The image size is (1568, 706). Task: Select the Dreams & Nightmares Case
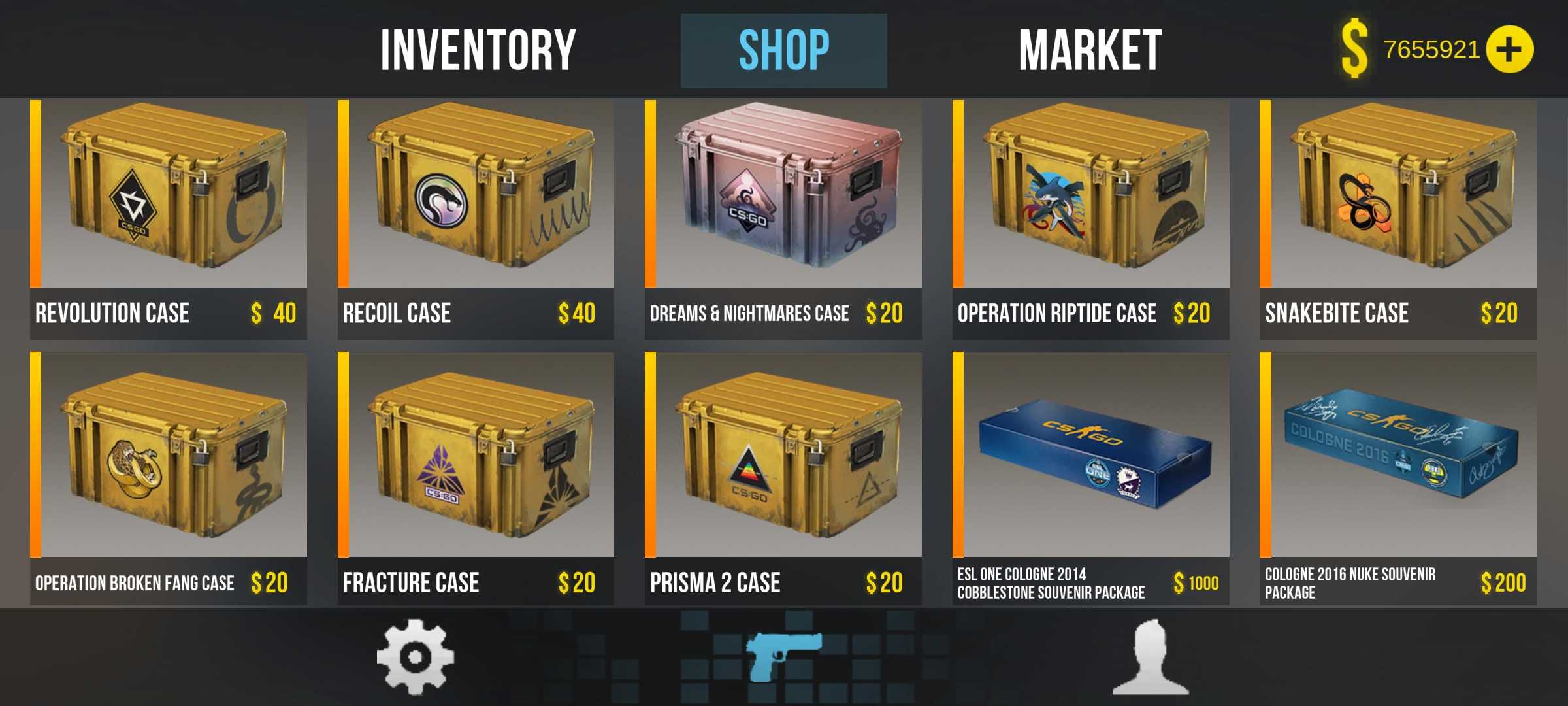pos(783,219)
